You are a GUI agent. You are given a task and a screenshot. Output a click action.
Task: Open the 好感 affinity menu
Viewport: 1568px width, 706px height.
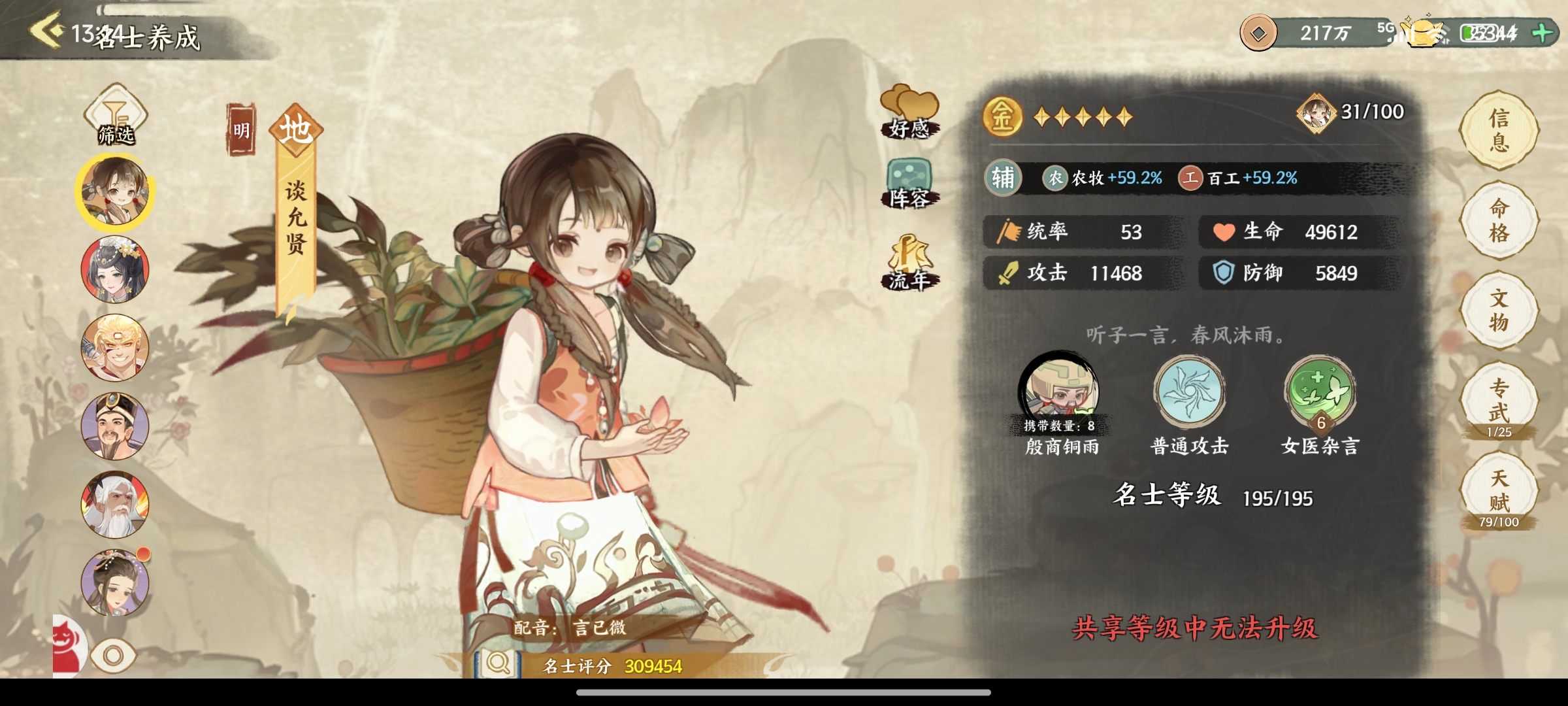pyautogui.click(x=909, y=112)
